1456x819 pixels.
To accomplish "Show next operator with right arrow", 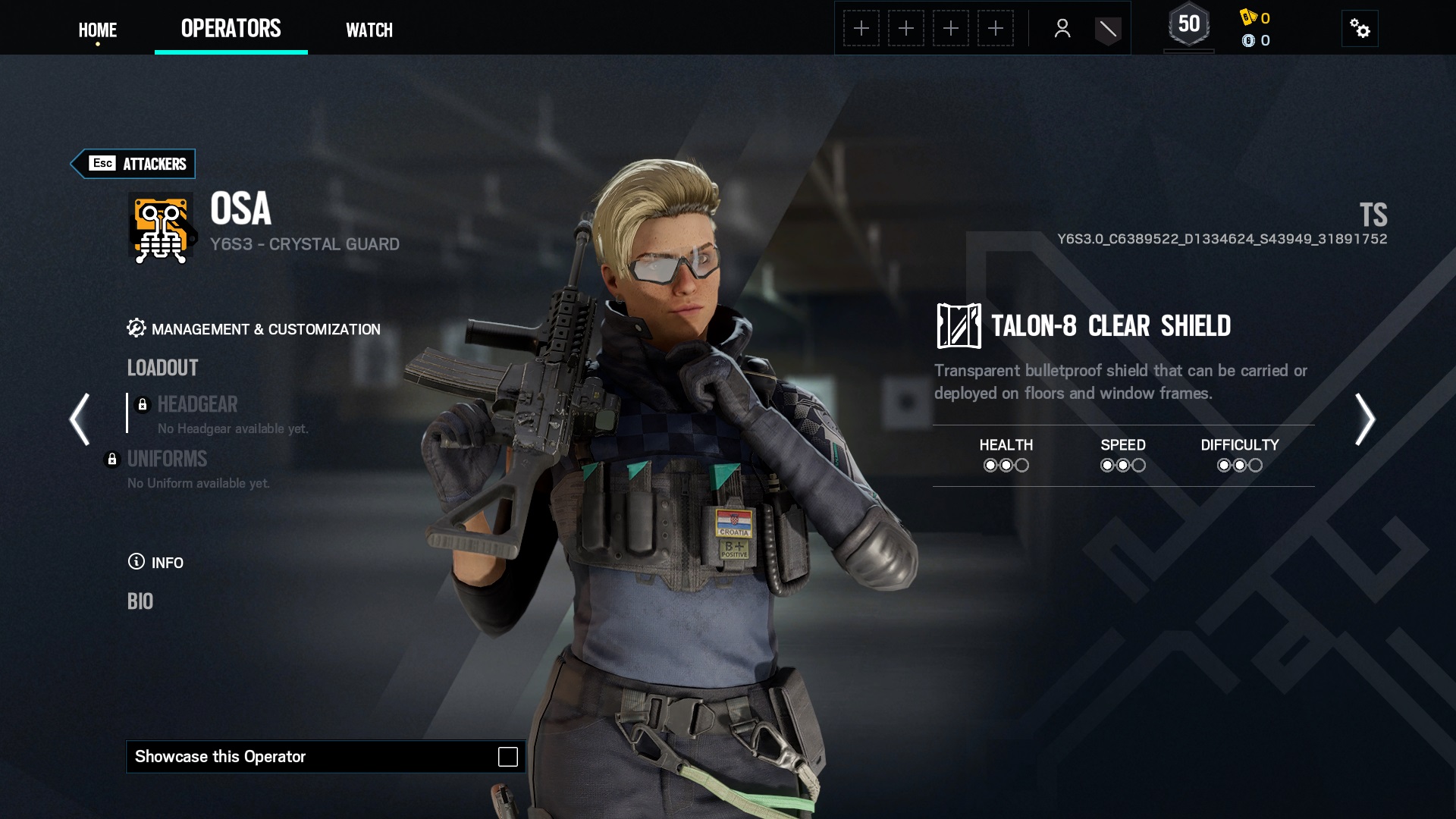I will (x=1364, y=419).
